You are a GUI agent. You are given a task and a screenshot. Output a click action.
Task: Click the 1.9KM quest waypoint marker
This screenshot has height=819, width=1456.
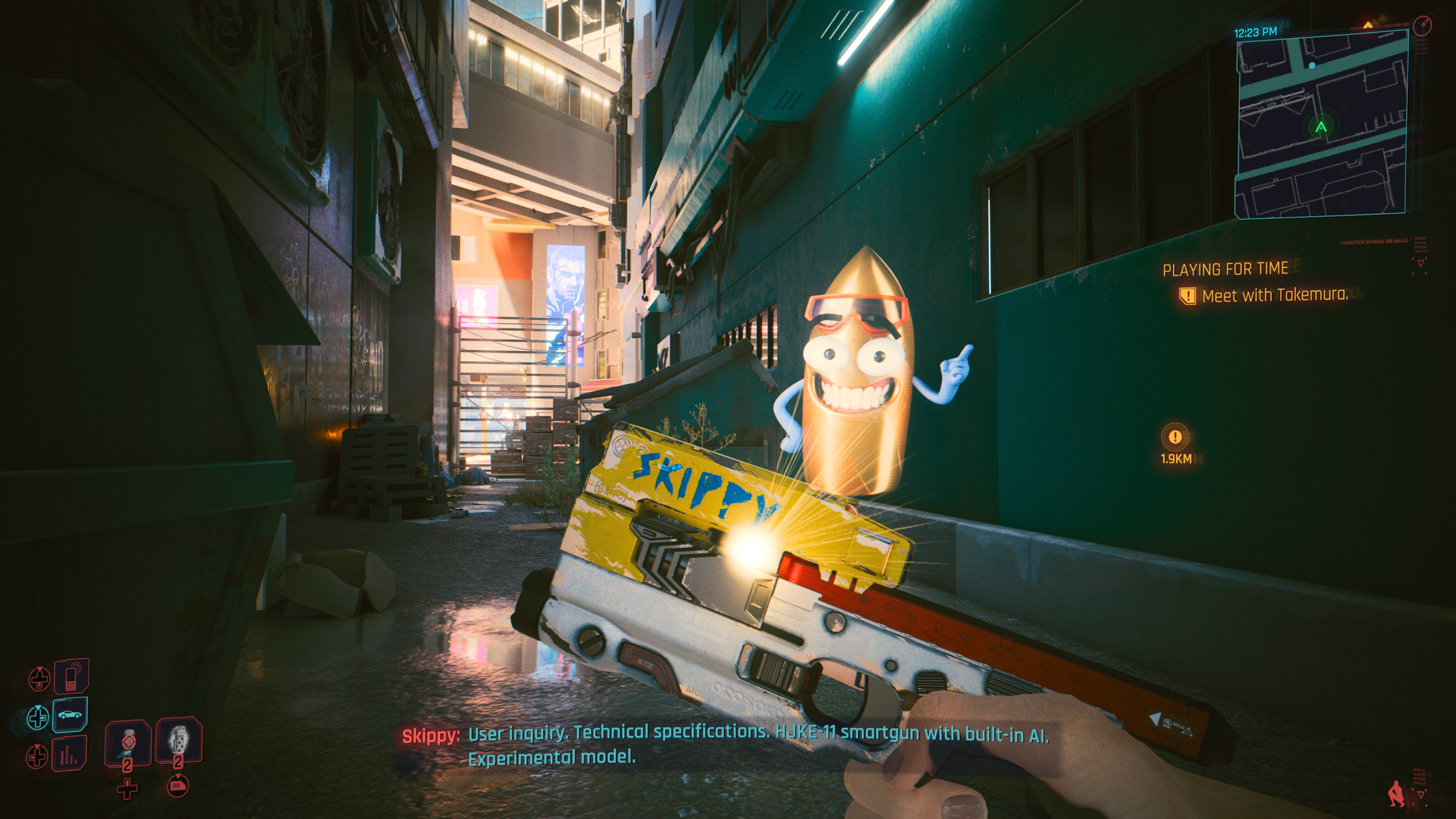(1175, 438)
